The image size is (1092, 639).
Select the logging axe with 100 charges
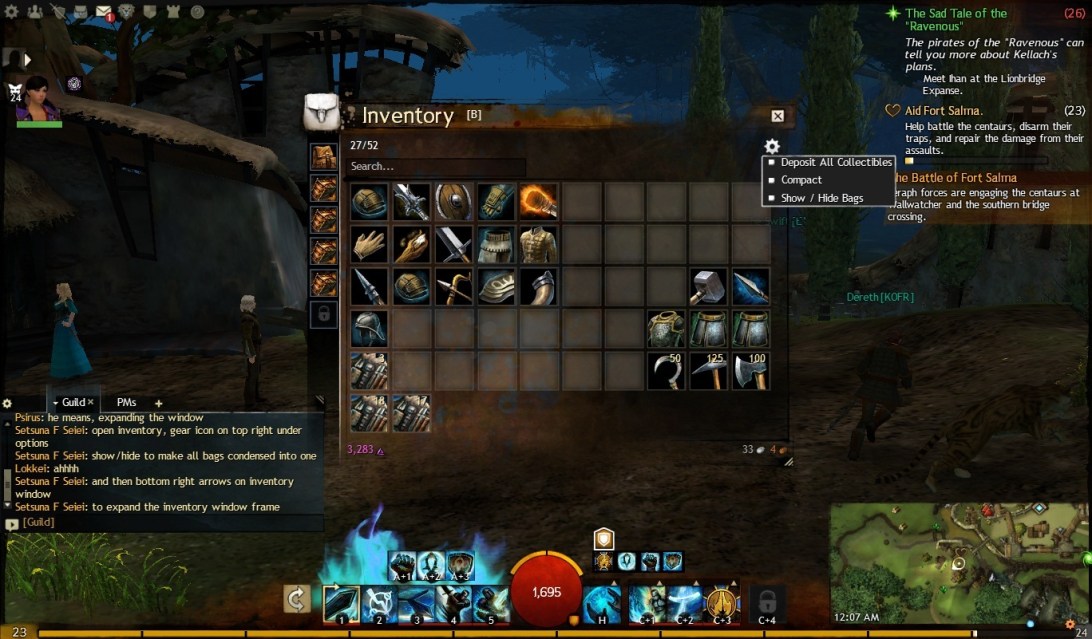750,370
